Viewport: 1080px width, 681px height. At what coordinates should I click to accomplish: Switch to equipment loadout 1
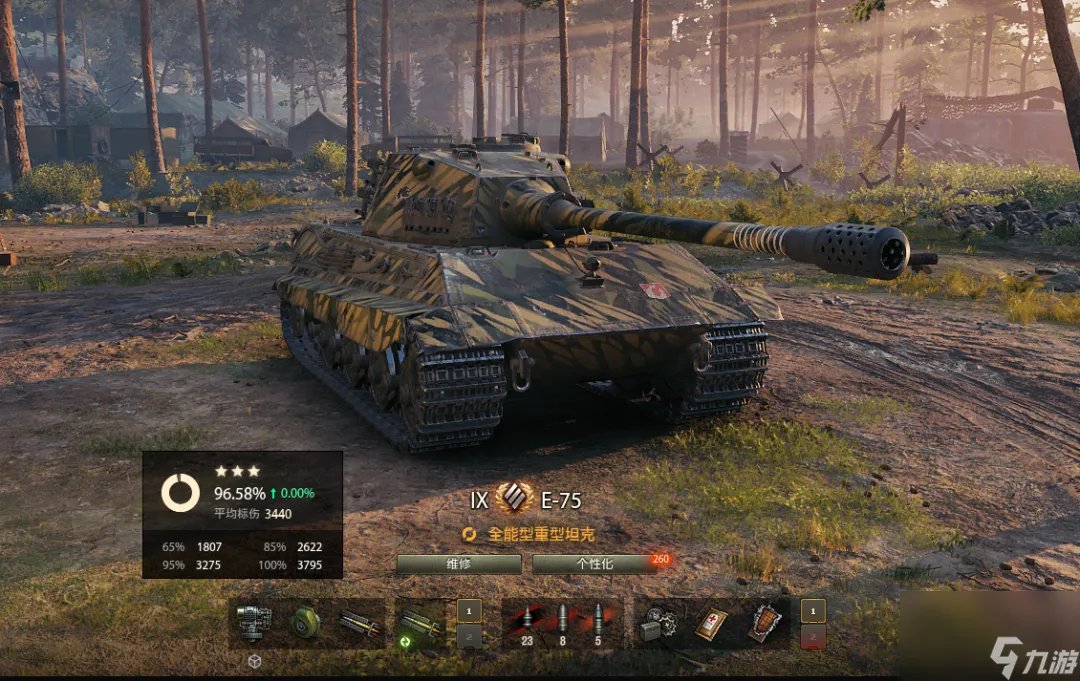pyautogui.click(x=470, y=610)
